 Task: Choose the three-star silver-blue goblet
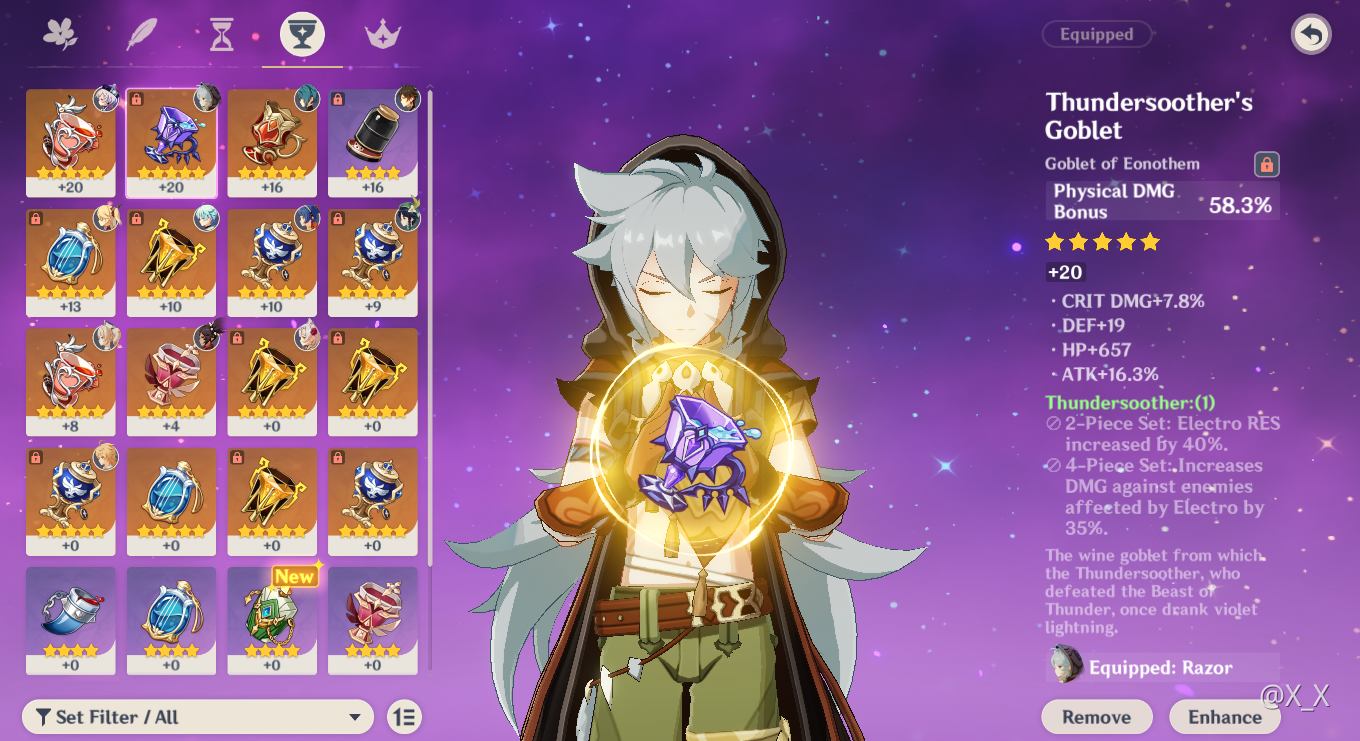[x=70, y=620]
